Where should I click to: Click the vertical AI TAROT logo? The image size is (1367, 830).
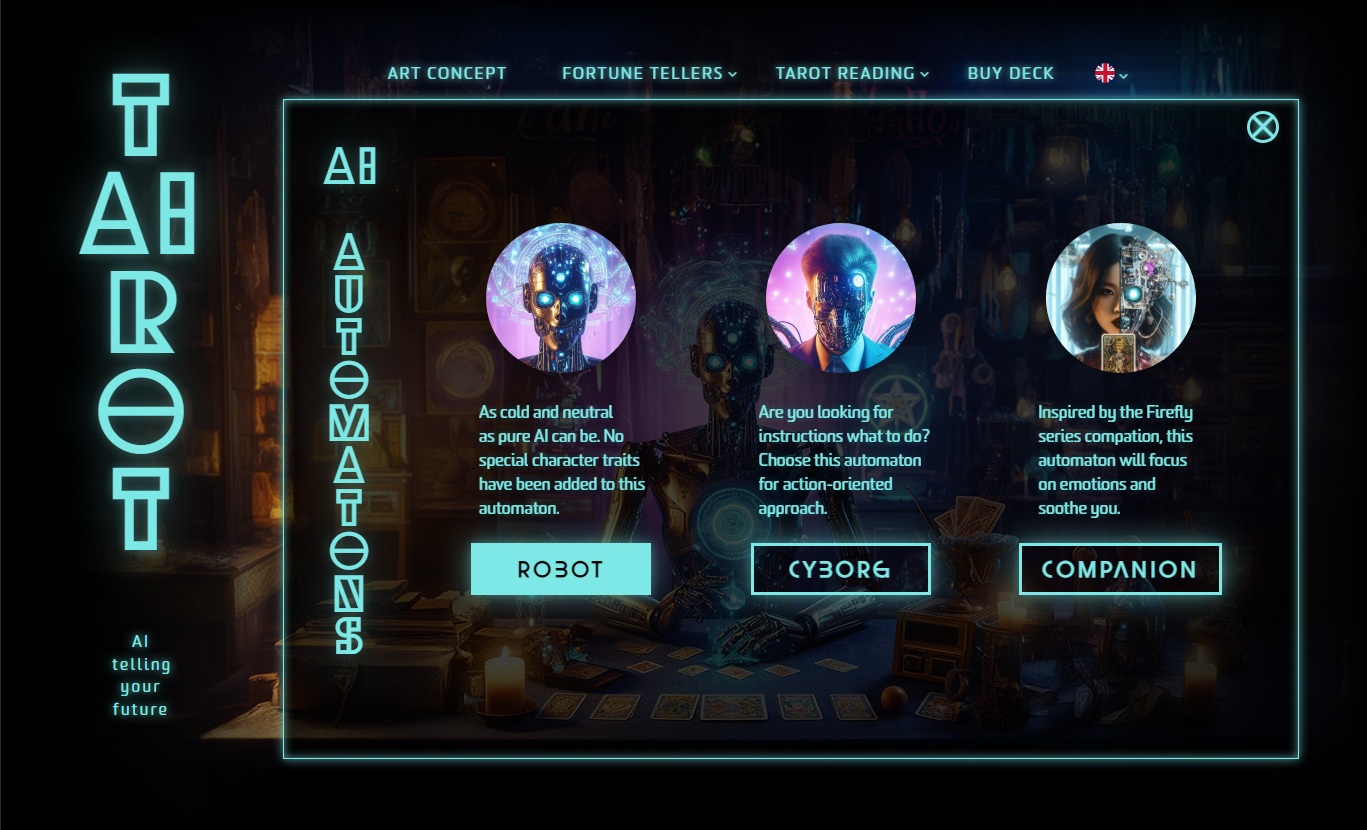pos(140,312)
